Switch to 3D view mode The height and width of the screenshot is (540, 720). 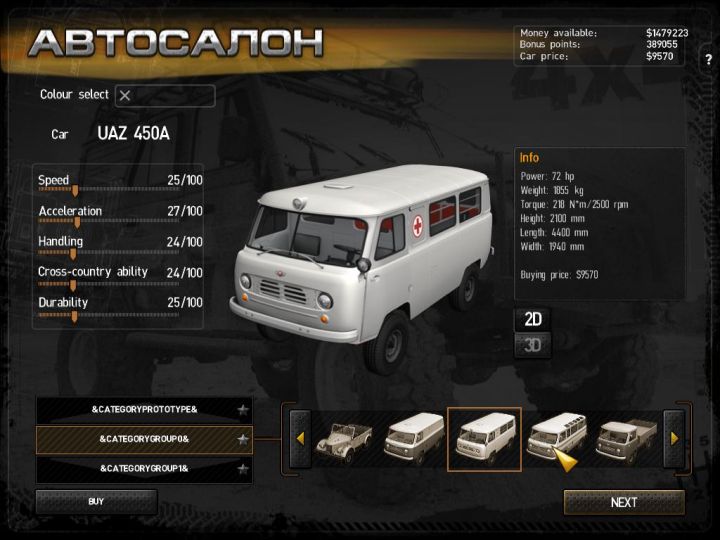coord(534,346)
